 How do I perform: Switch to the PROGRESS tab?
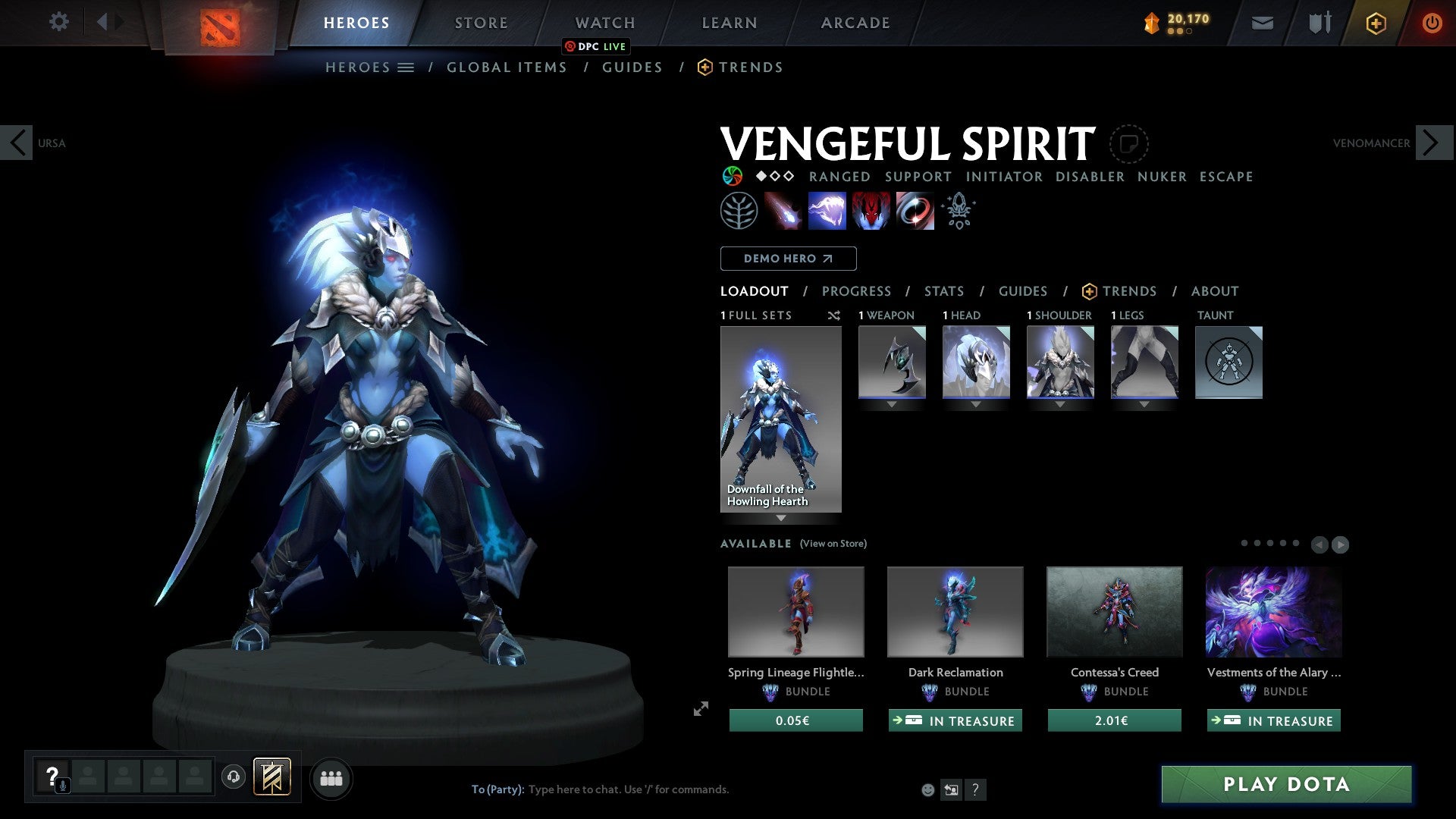coord(857,291)
